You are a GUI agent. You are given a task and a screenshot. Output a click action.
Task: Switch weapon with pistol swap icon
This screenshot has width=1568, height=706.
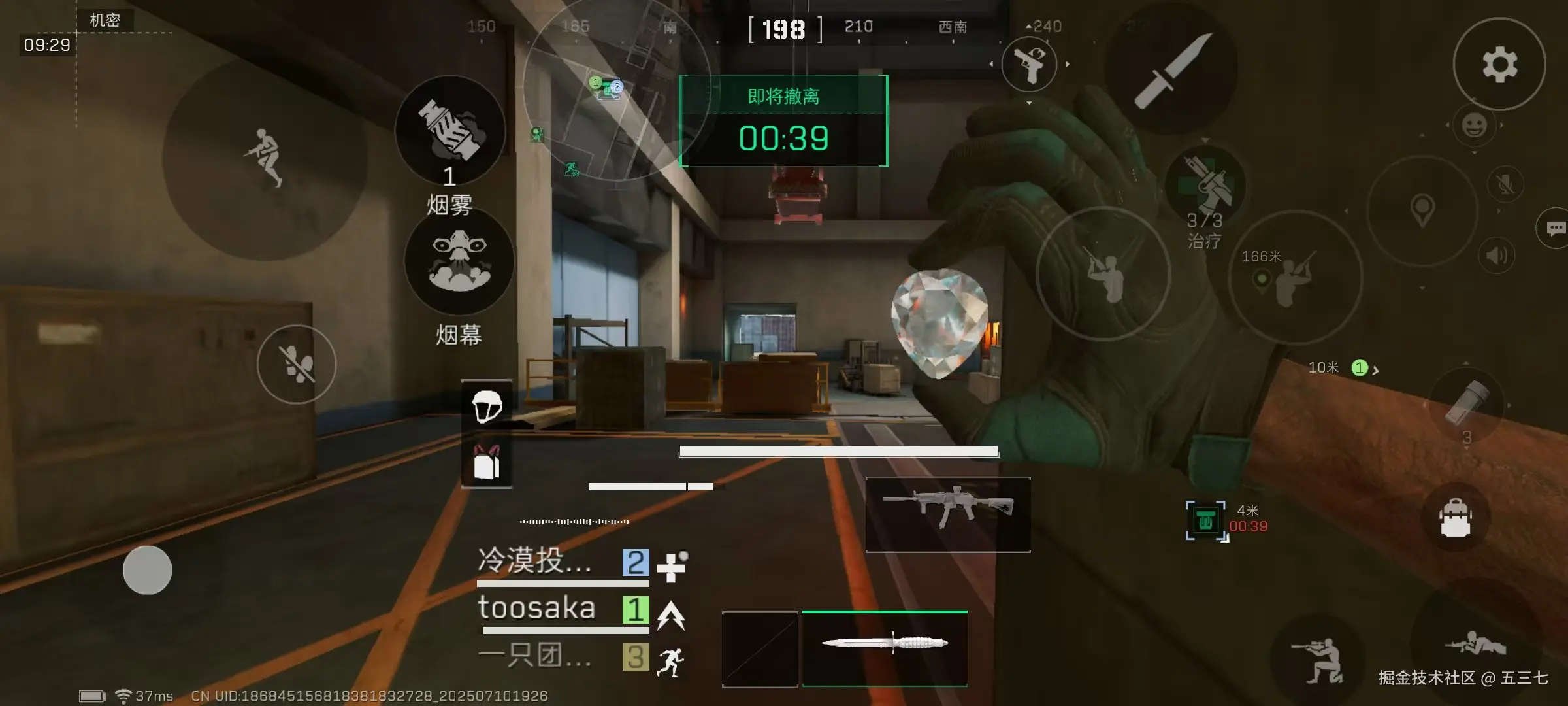1029,64
